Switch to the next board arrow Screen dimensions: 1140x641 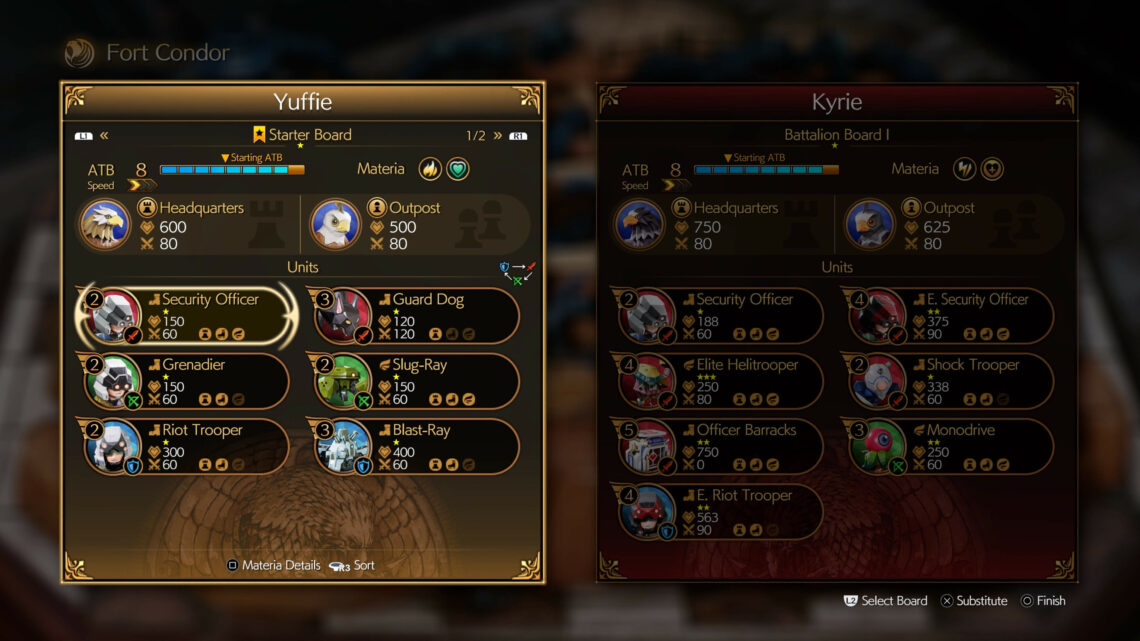coord(498,135)
